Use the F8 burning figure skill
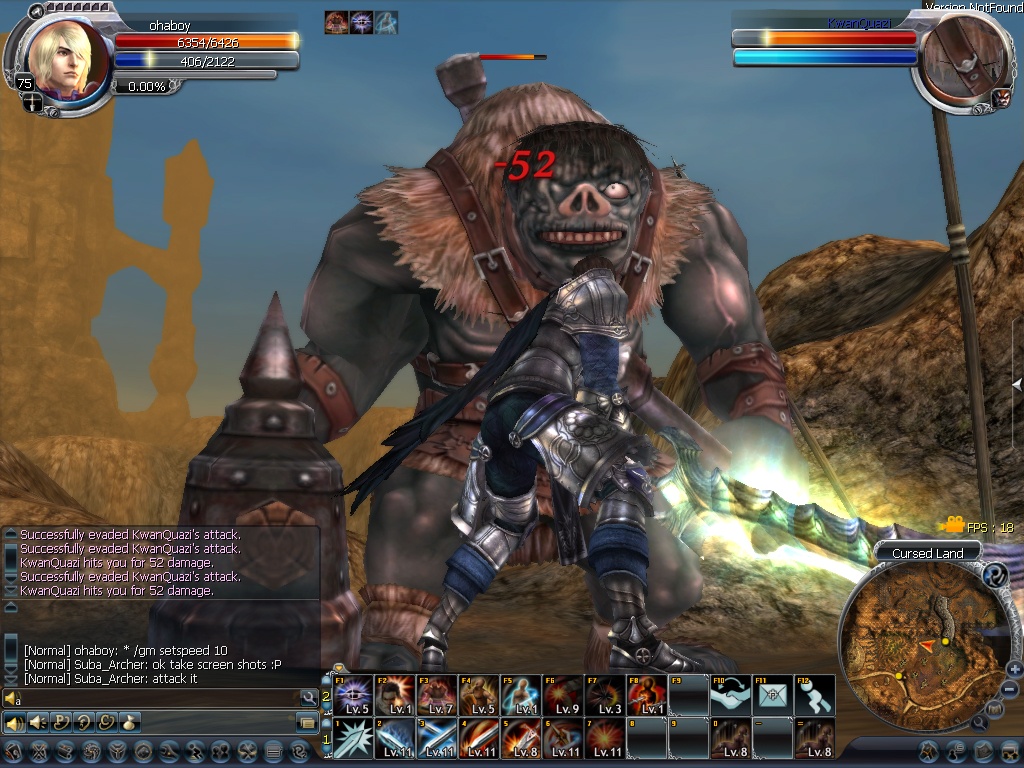 click(x=647, y=694)
